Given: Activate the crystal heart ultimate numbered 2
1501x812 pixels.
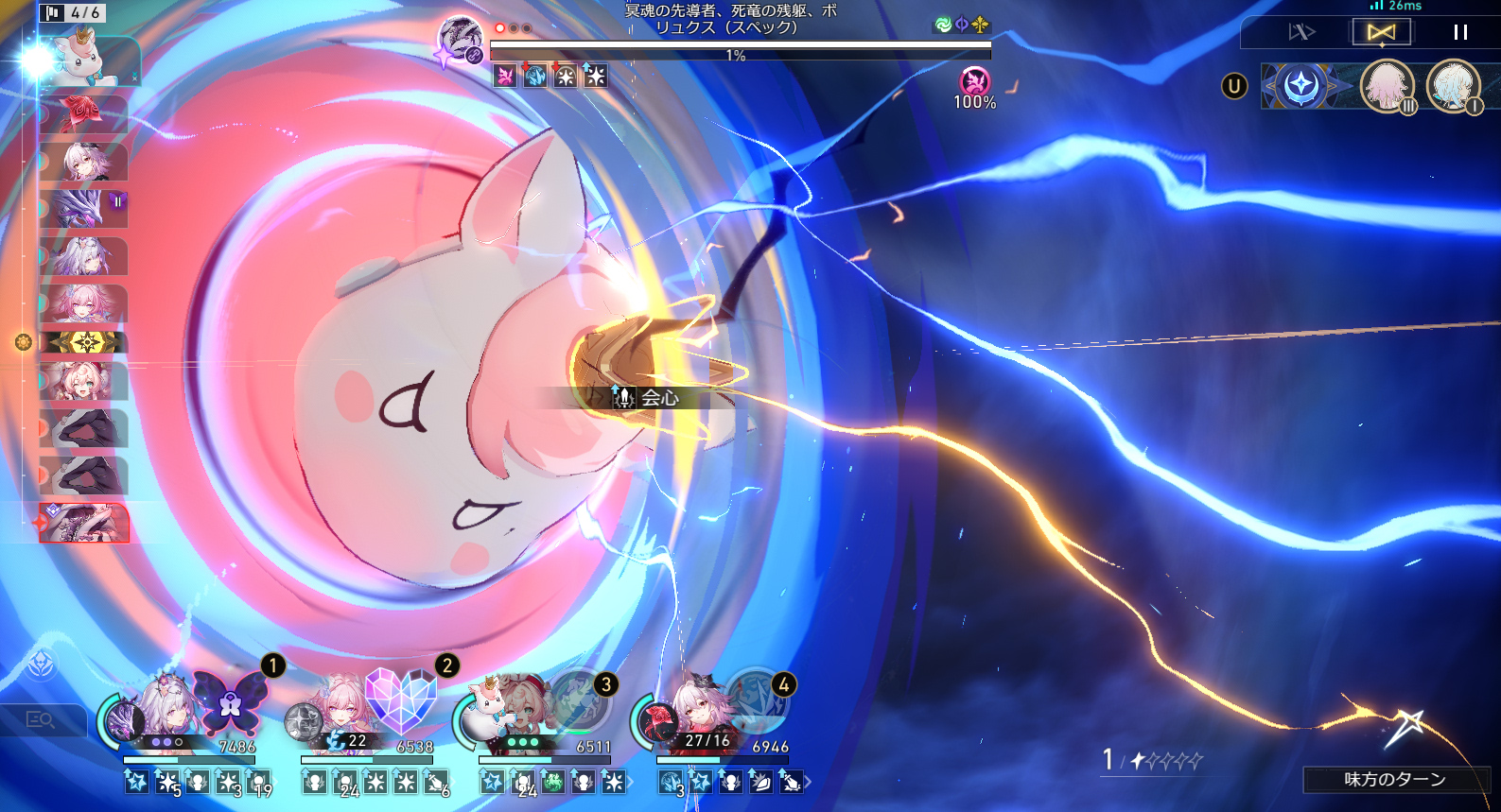Looking at the screenshot, I should [400, 701].
